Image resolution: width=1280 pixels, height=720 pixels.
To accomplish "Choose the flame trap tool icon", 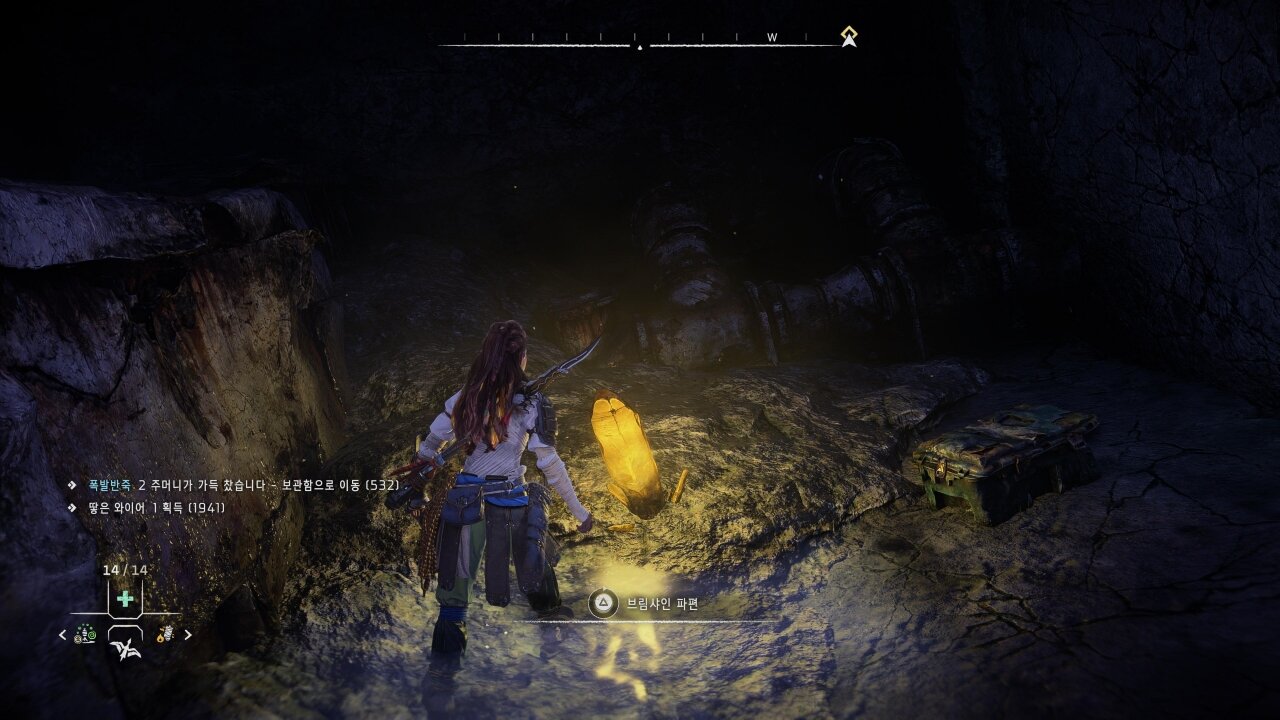I will click(161, 634).
